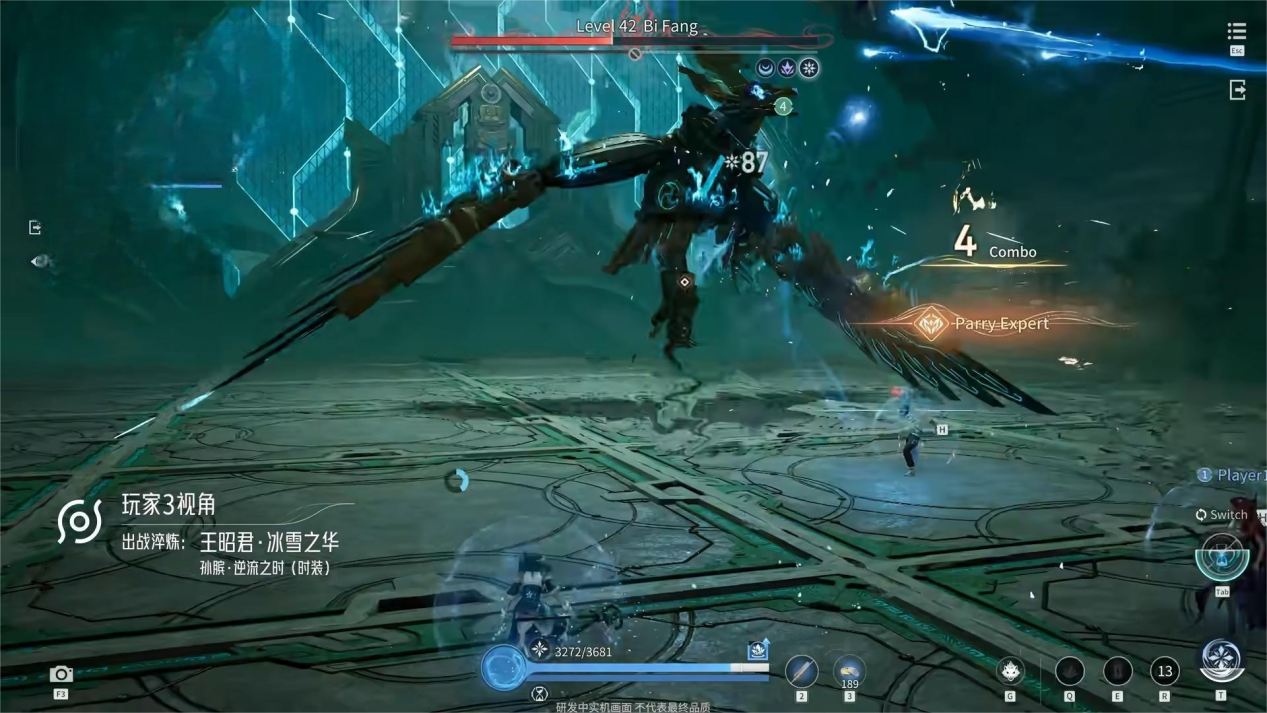
Task: Open the main menu list icon
Action: click(x=1237, y=32)
